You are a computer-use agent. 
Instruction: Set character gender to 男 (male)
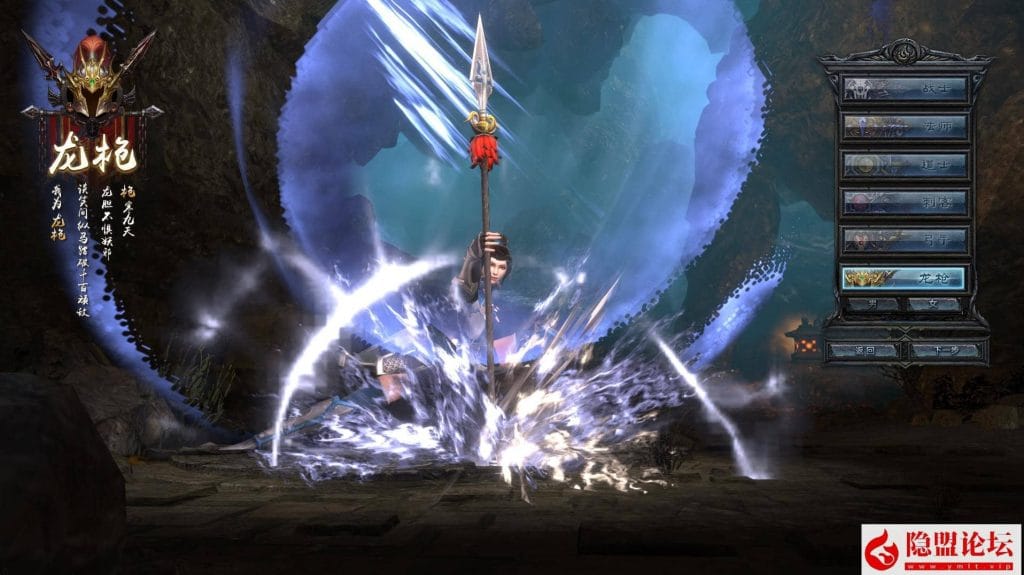pos(870,304)
